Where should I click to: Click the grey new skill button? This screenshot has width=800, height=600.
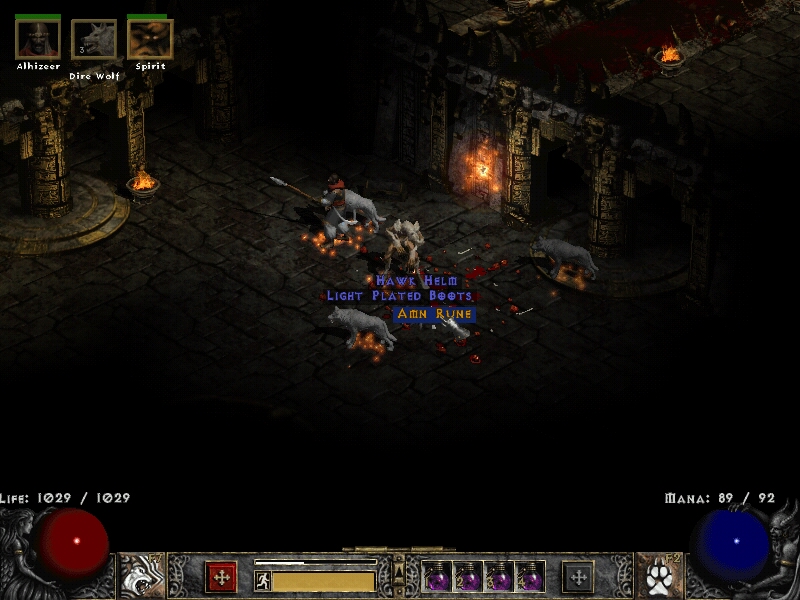[578, 577]
